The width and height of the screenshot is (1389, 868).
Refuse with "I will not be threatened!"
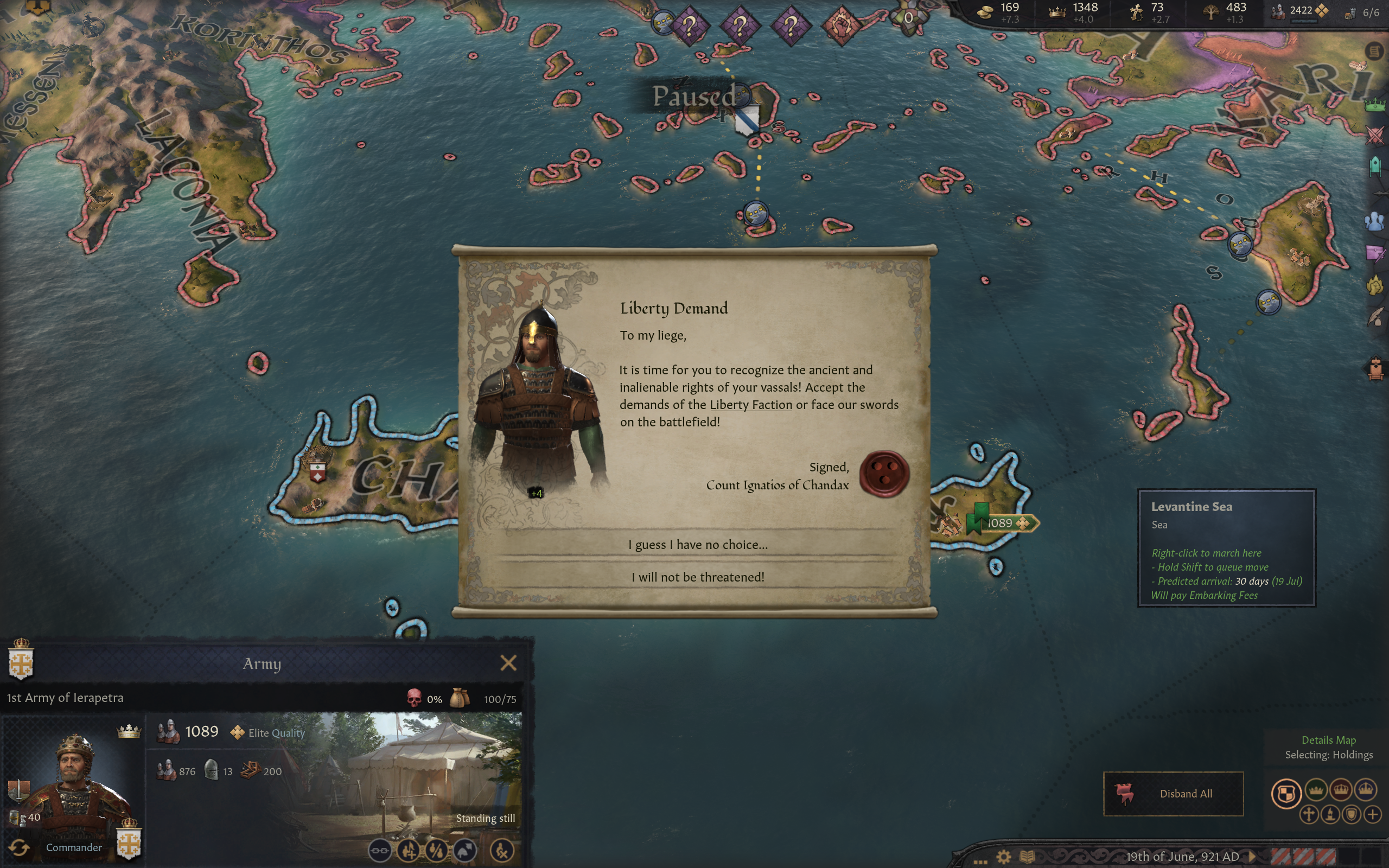(697, 577)
